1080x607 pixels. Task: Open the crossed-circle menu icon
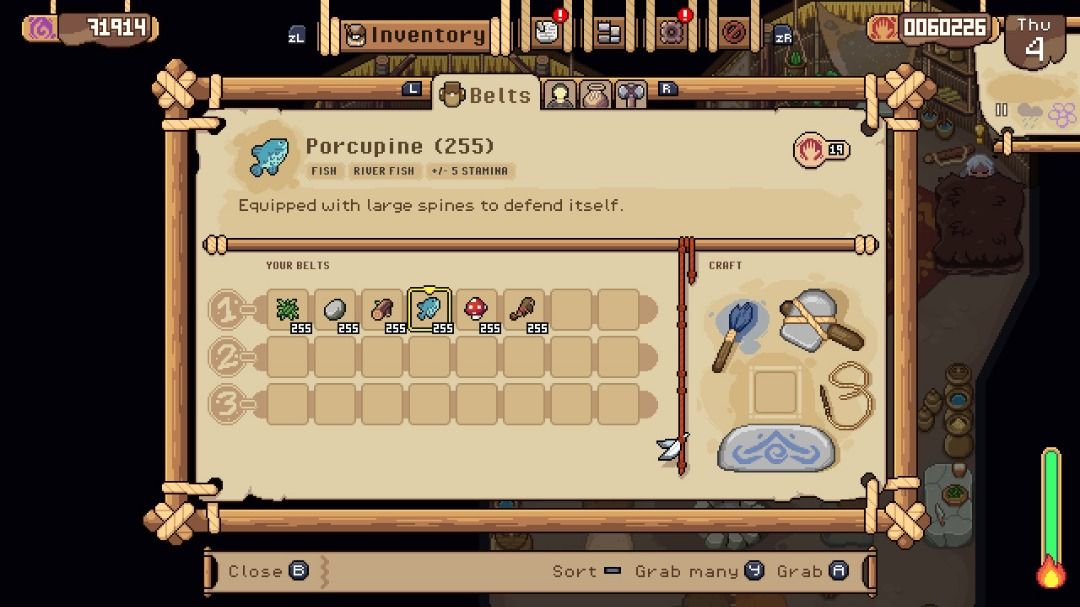tap(734, 33)
